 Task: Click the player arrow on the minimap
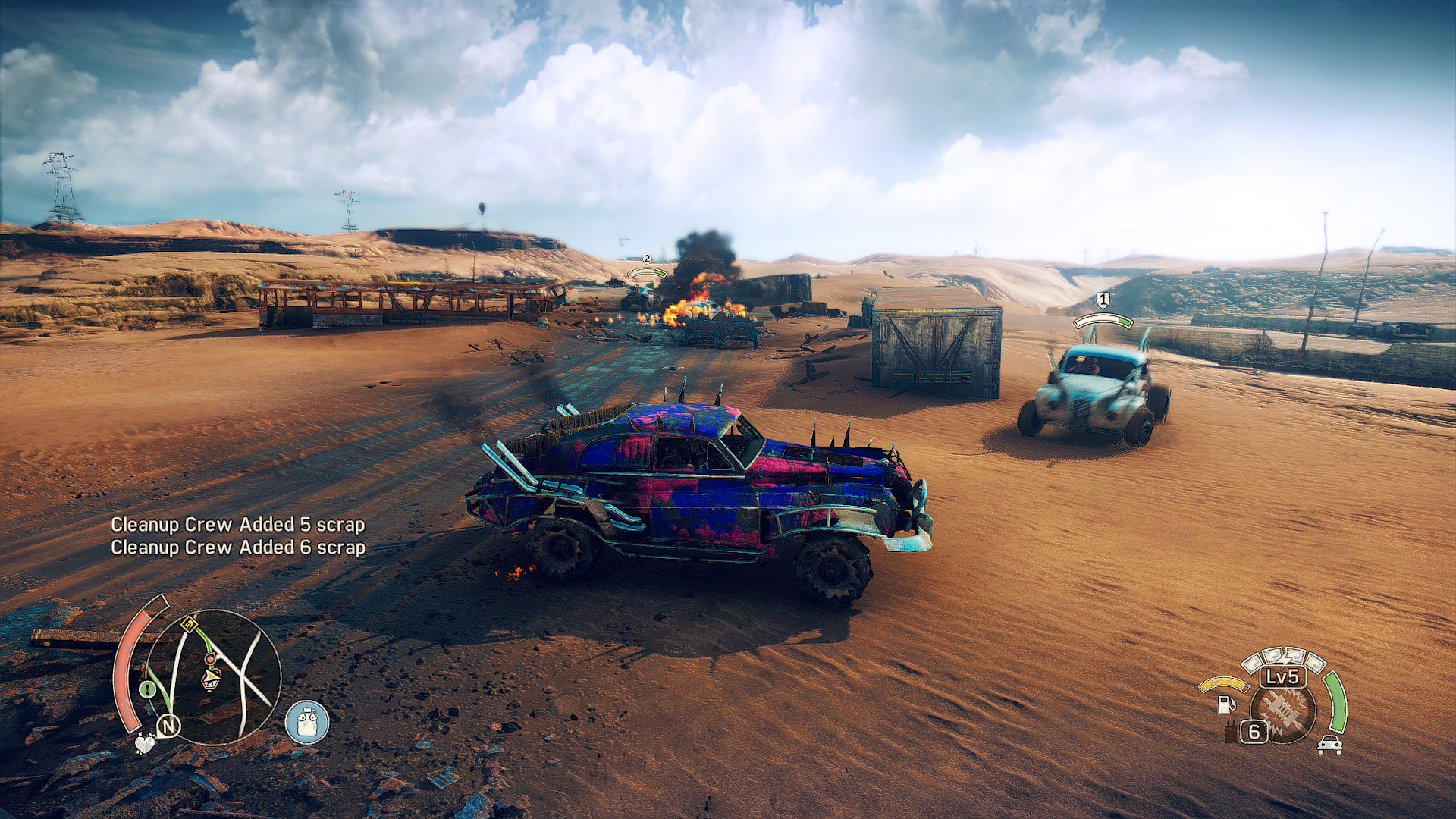209,675
